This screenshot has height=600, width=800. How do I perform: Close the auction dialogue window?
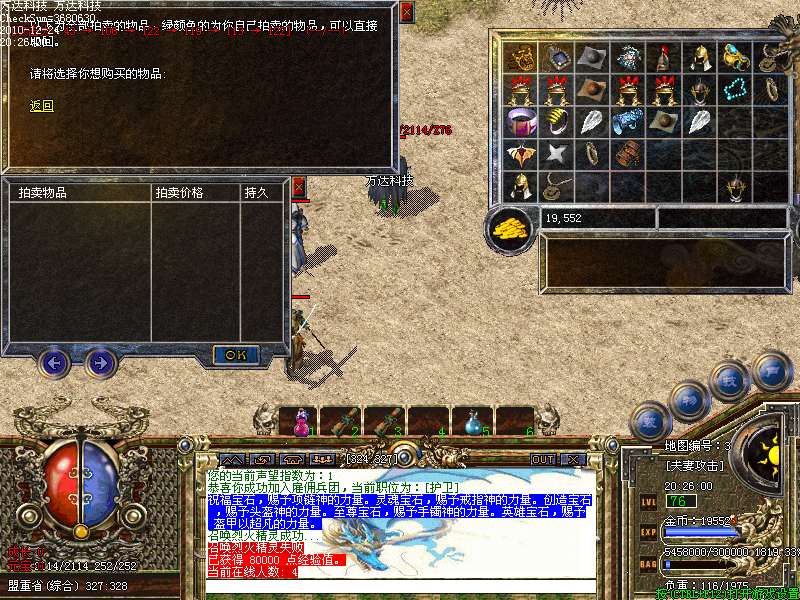(x=406, y=13)
